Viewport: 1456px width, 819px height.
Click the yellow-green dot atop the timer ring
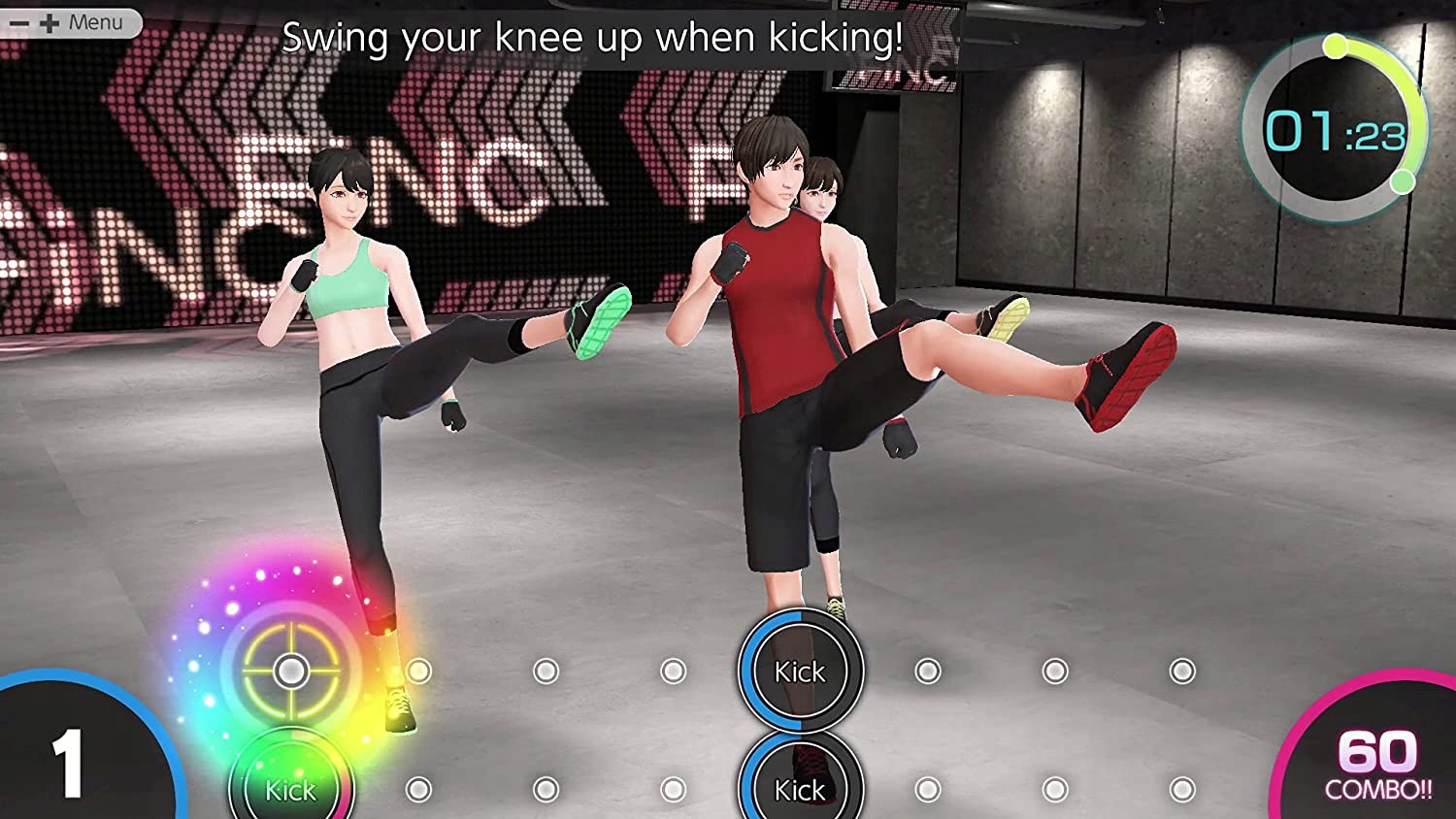[x=1336, y=46]
